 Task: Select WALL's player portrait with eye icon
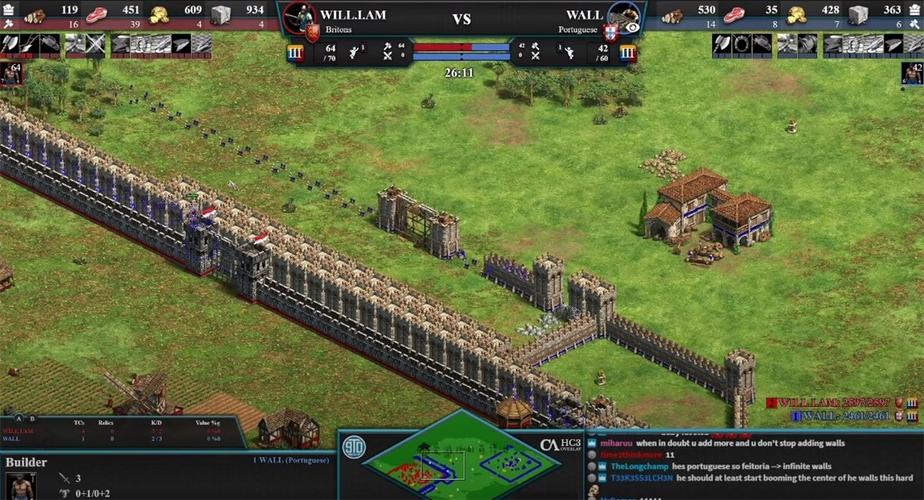[624, 17]
